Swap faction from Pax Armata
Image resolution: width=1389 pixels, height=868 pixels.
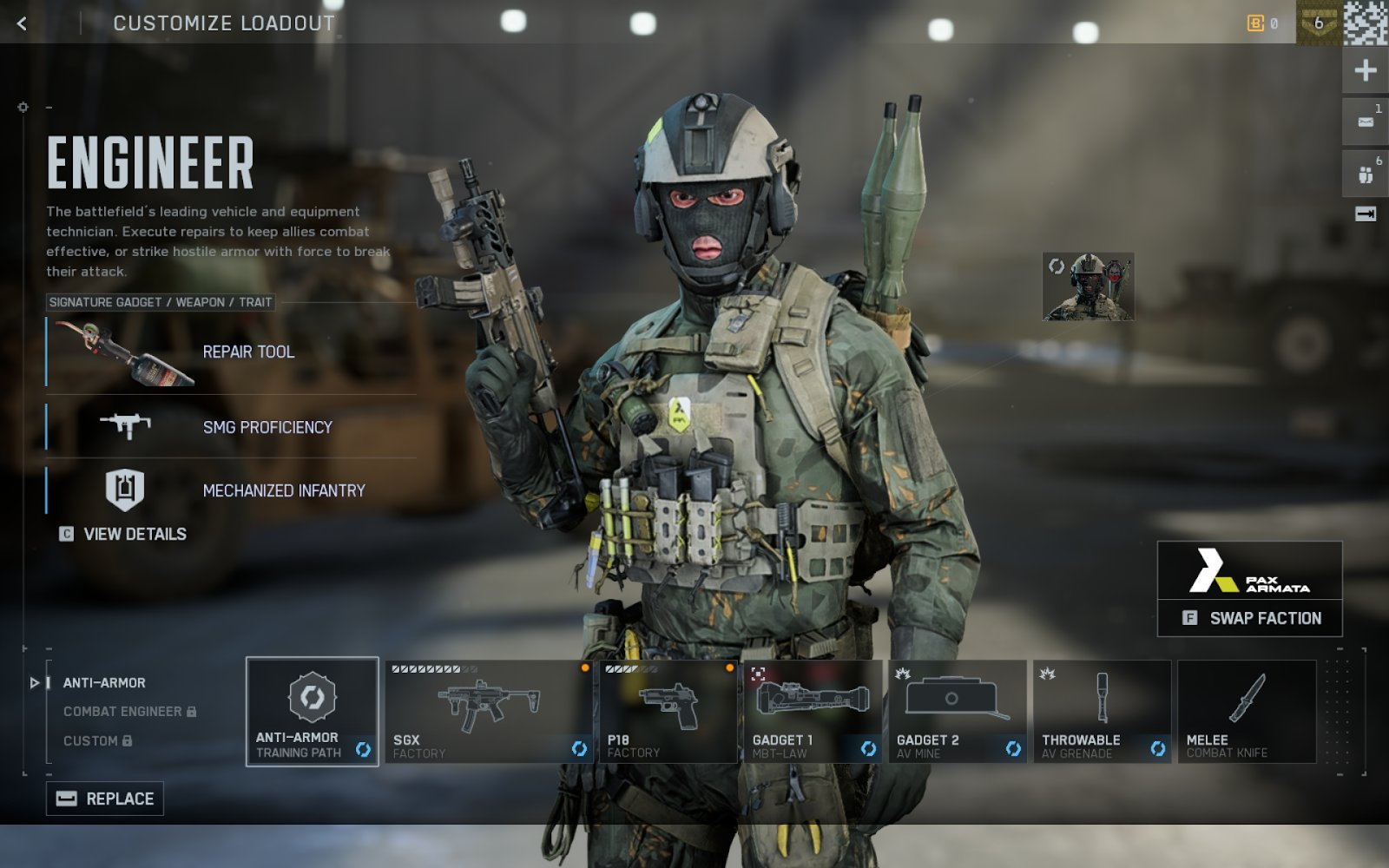pyautogui.click(x=1250, y=618)
